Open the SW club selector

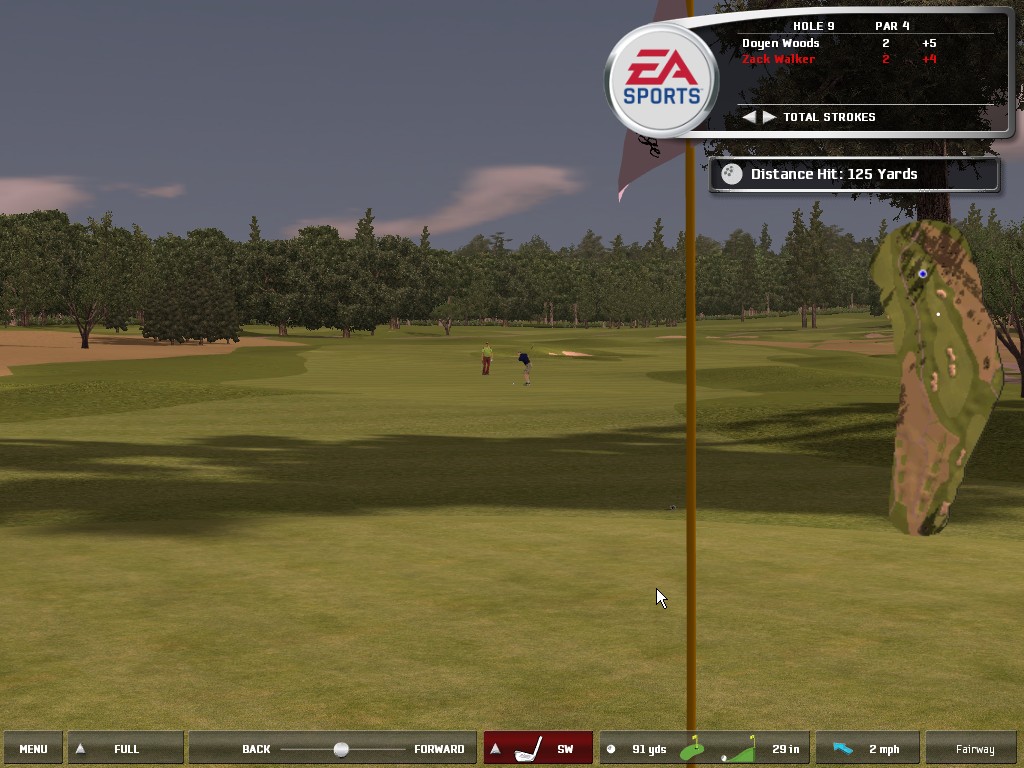click(538, 749)
